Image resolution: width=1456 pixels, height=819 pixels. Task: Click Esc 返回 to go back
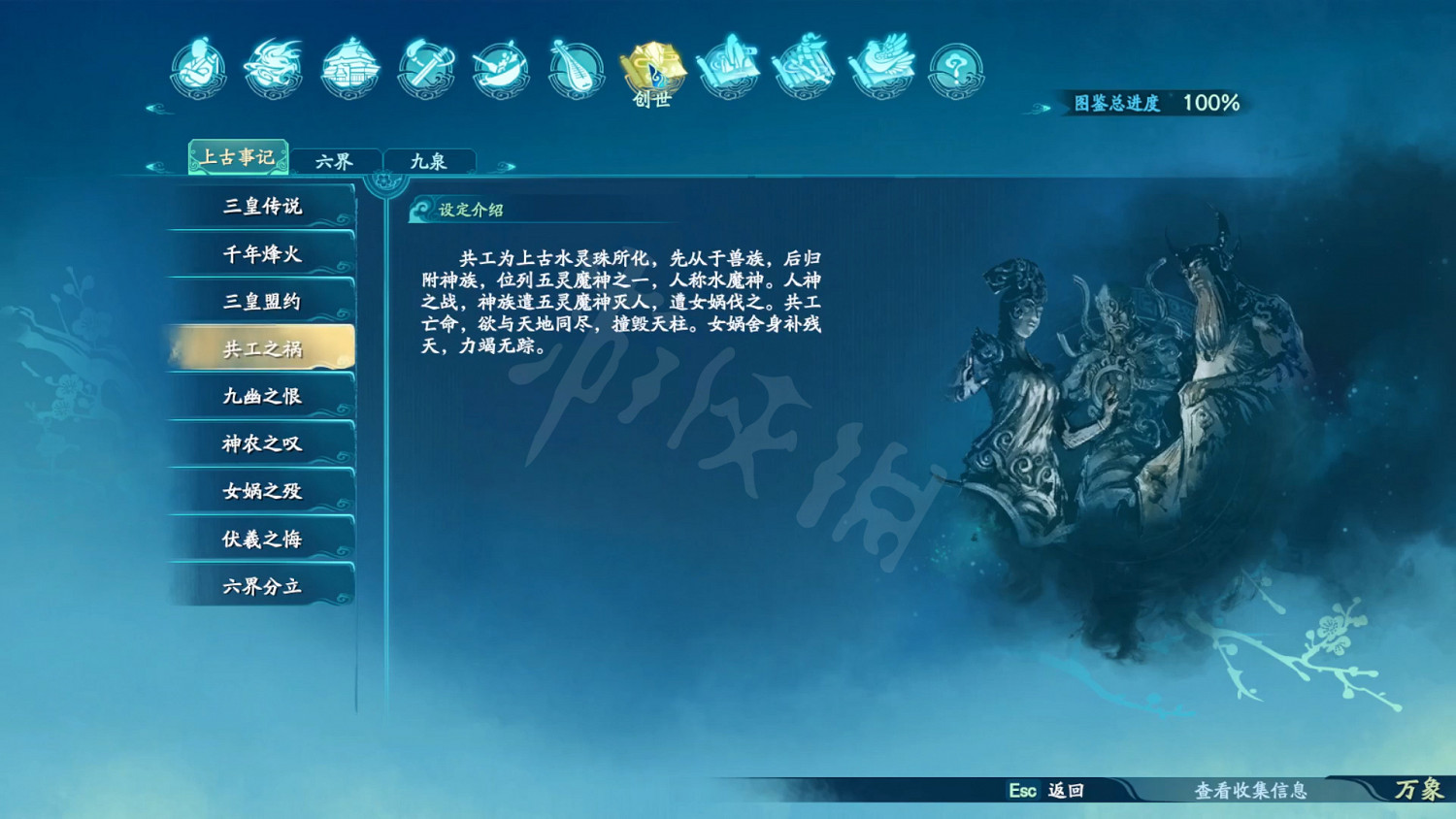click(1045, 793)
